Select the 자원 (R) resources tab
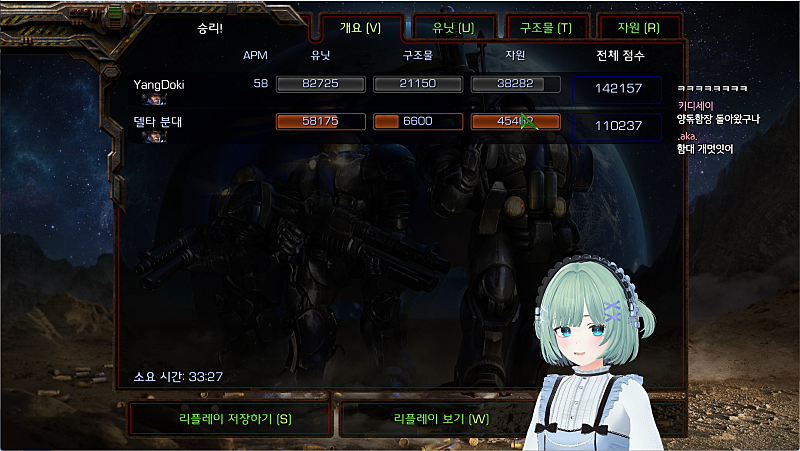The width and height of the screenshot is (800, 451). point(638,27)
